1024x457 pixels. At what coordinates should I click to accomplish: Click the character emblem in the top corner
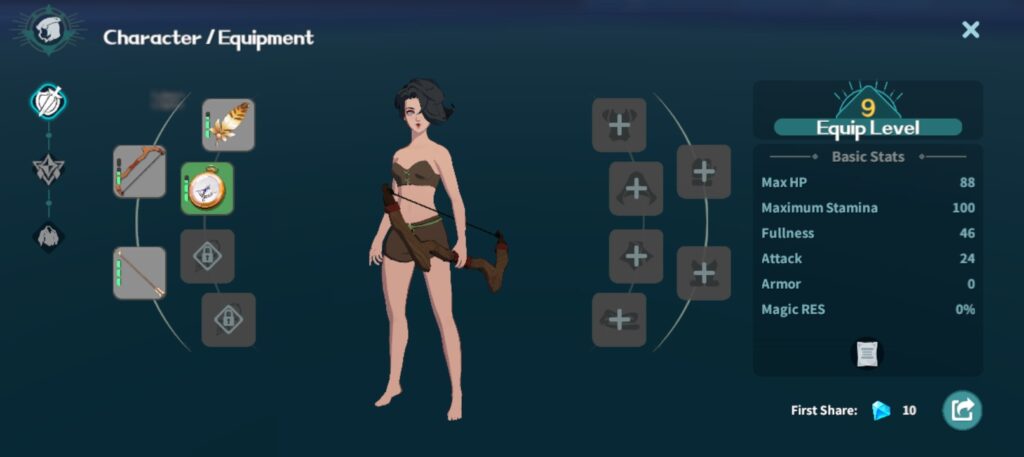[x=48, y=31]
